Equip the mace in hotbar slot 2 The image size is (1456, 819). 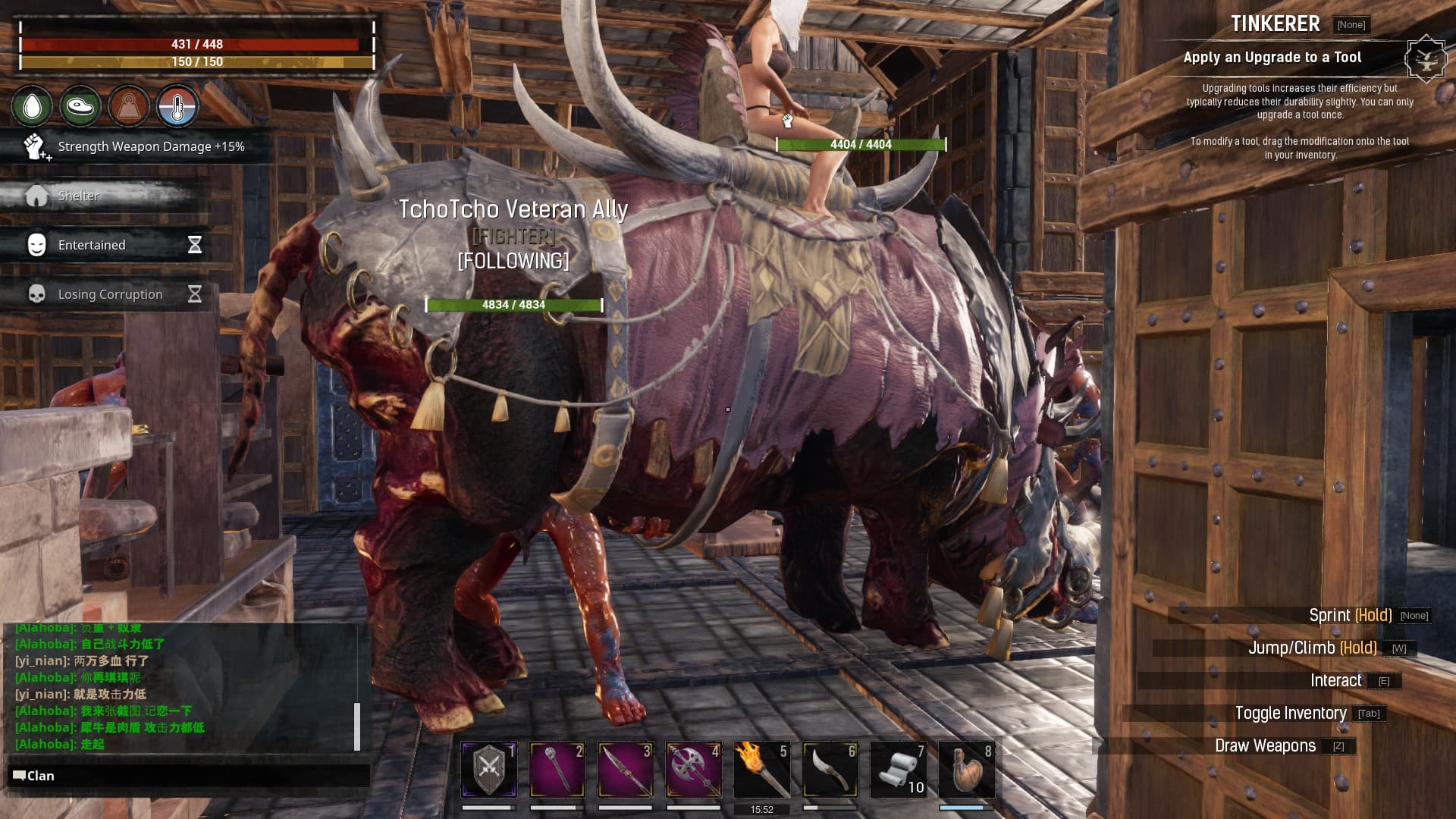tap(557, 770)
